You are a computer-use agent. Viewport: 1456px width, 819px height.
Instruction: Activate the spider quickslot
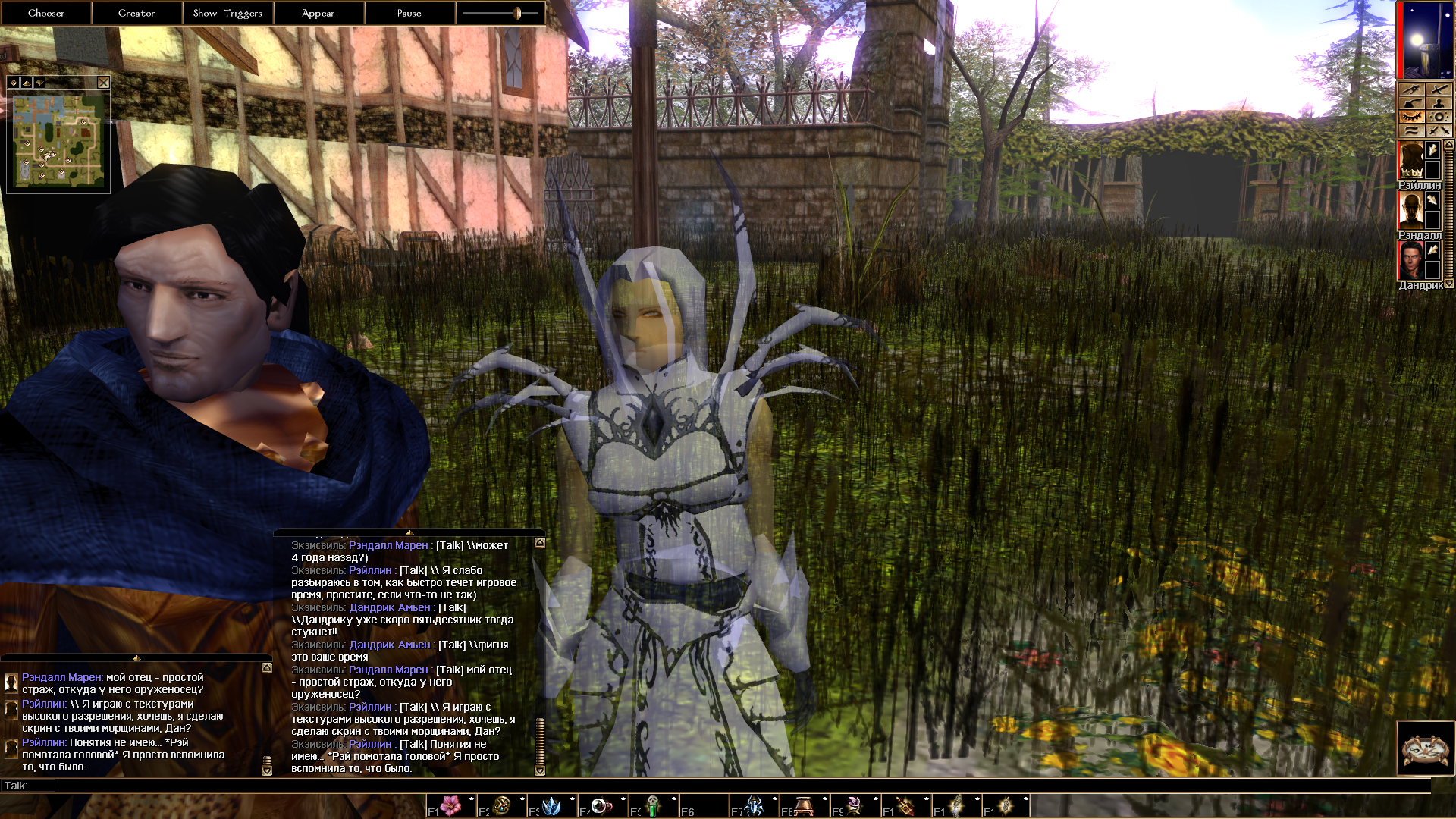tap(755, 805)
